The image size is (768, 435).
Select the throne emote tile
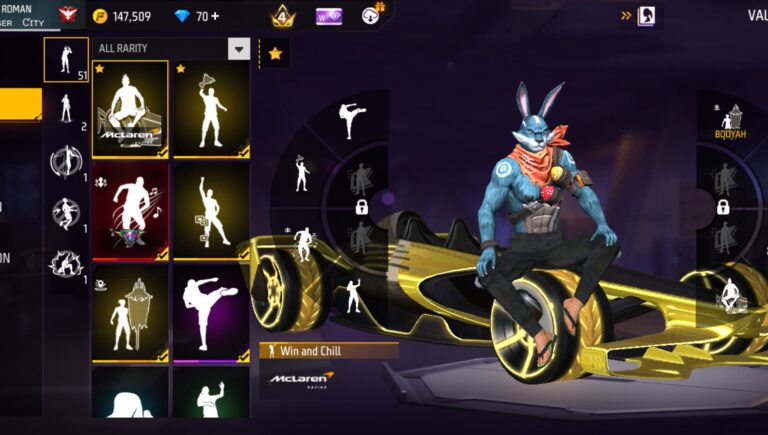[130, 312]
